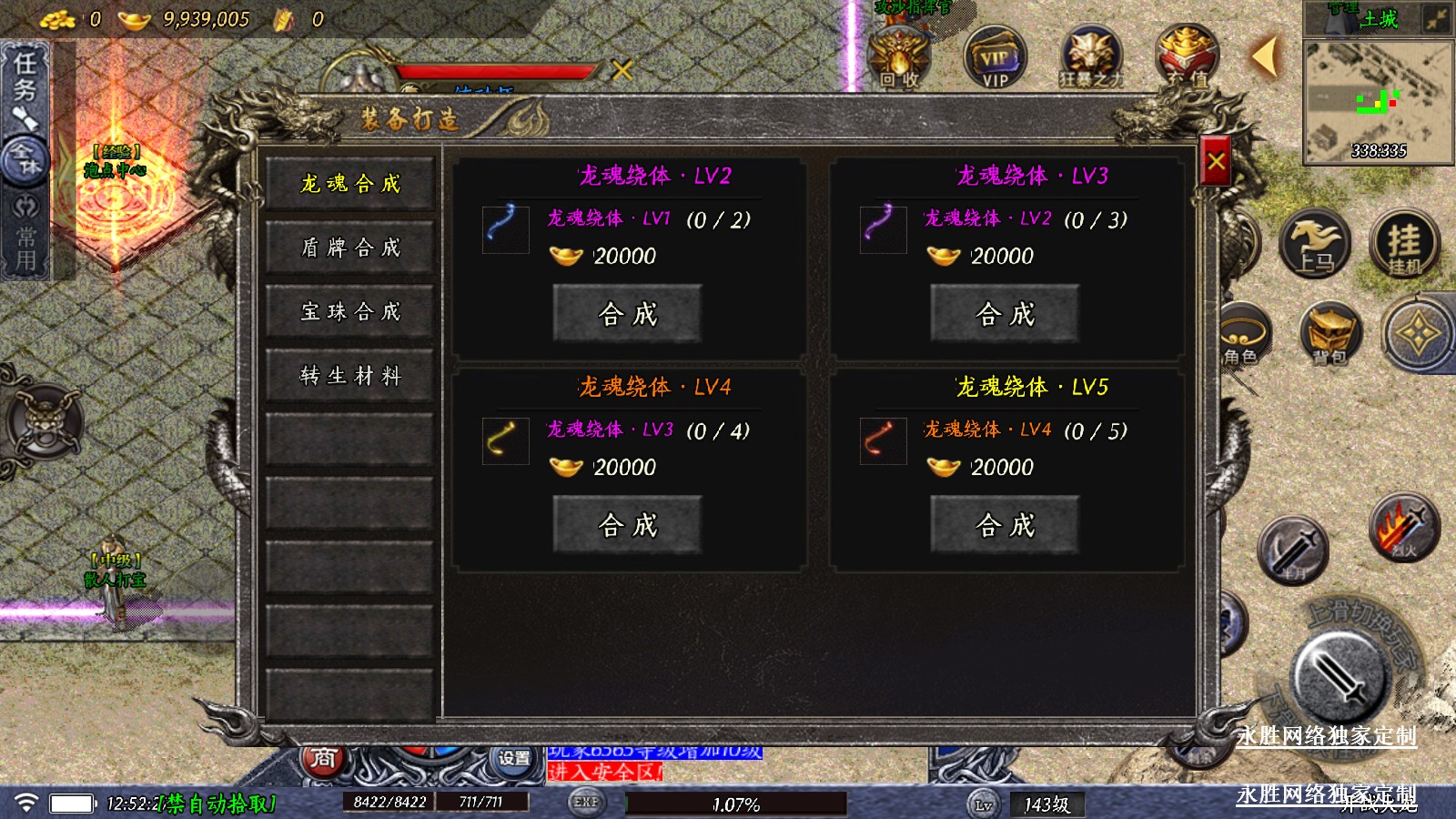1456x819 pixels.
Task: Select the yellow 龙魂绕体 LV3 material slot
Action: 505,440
